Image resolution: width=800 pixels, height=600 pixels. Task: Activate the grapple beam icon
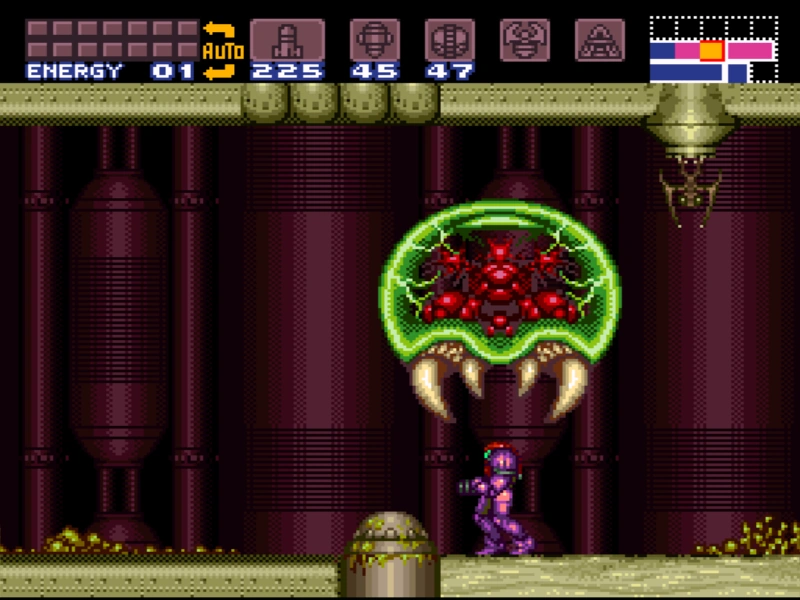coord(525,39)
